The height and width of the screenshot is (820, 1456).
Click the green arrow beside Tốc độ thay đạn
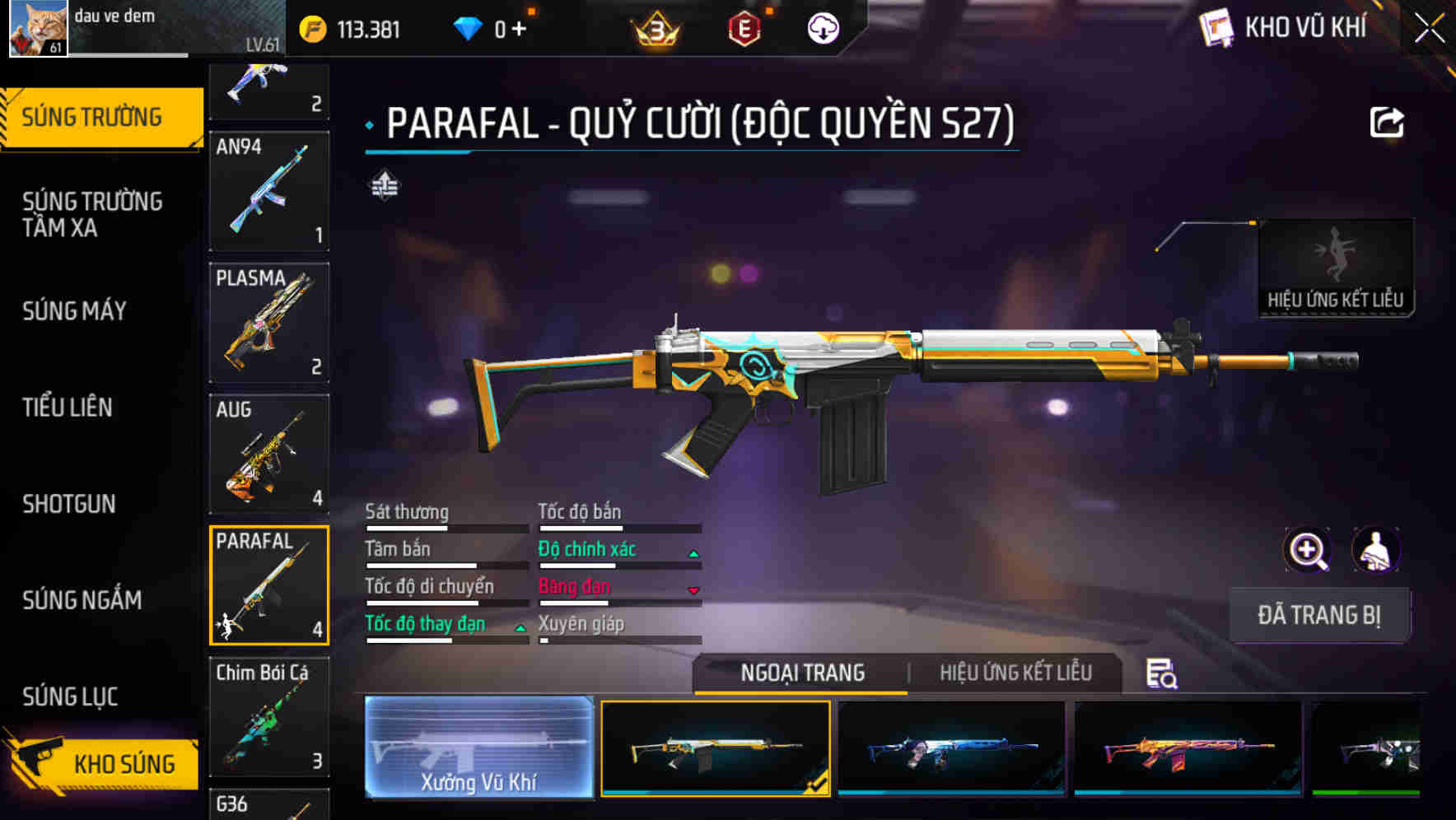click(x=520, y=627)
